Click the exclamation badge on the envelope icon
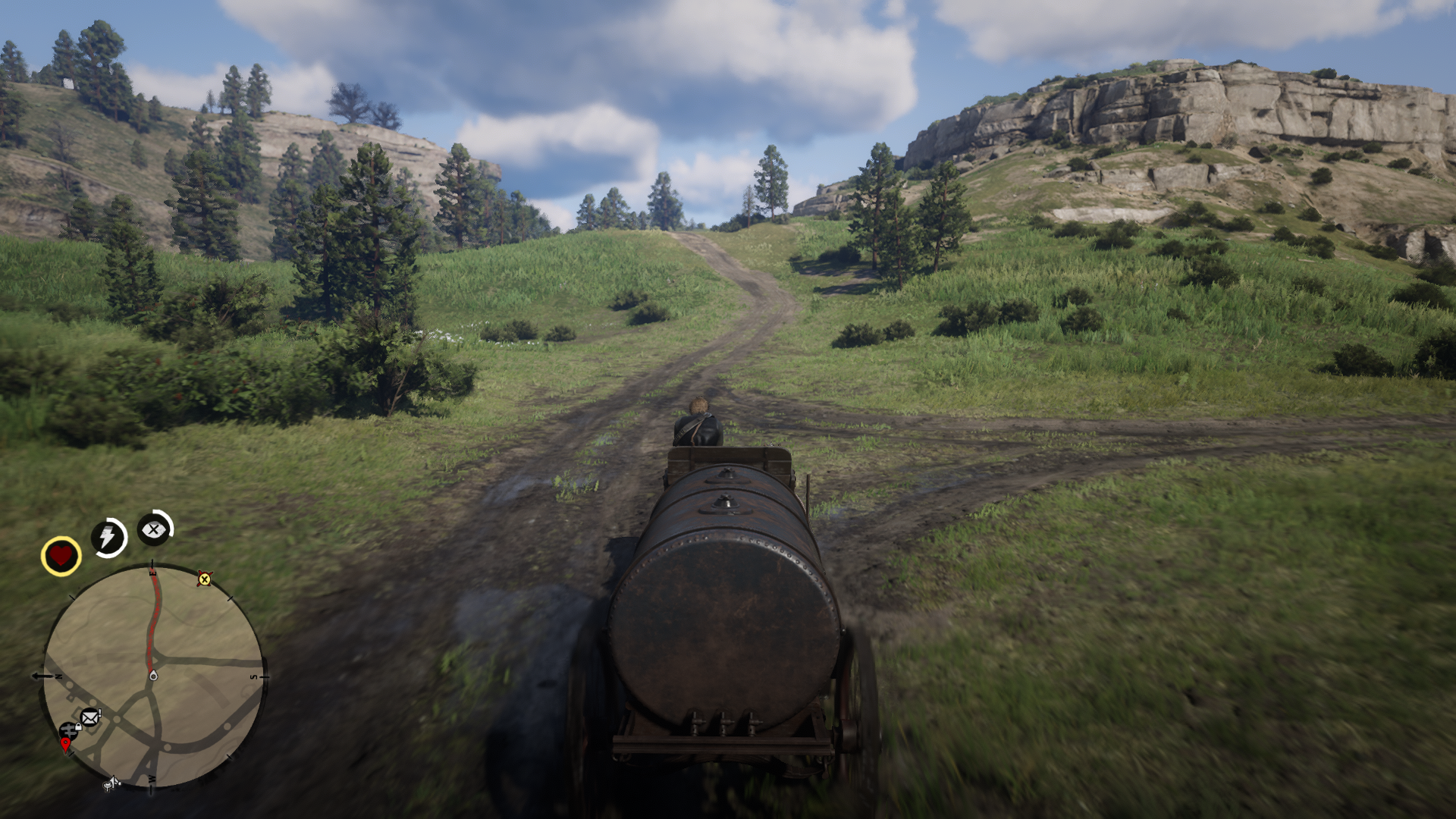Screen dimensions: 1456x819 (99, 712)
